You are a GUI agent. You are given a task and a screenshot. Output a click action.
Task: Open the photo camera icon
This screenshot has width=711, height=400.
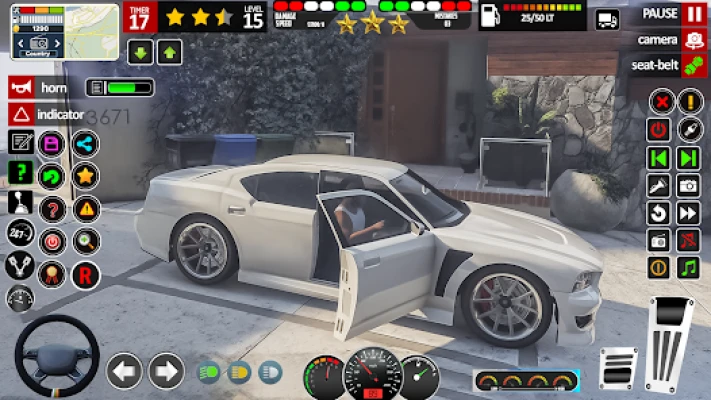[688, 185]
